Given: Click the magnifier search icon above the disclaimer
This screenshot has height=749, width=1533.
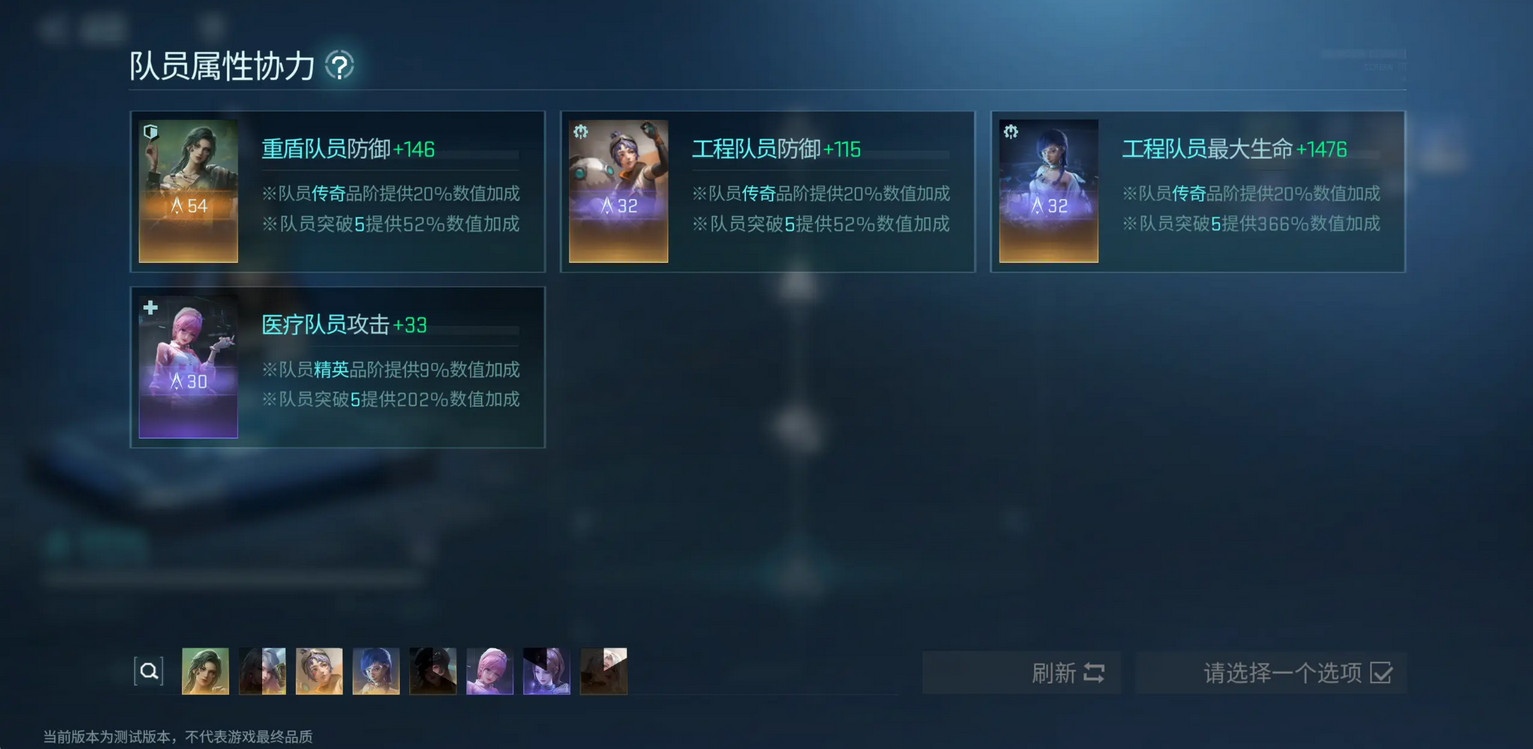Looking at the screenshot, I should [148, 670].
